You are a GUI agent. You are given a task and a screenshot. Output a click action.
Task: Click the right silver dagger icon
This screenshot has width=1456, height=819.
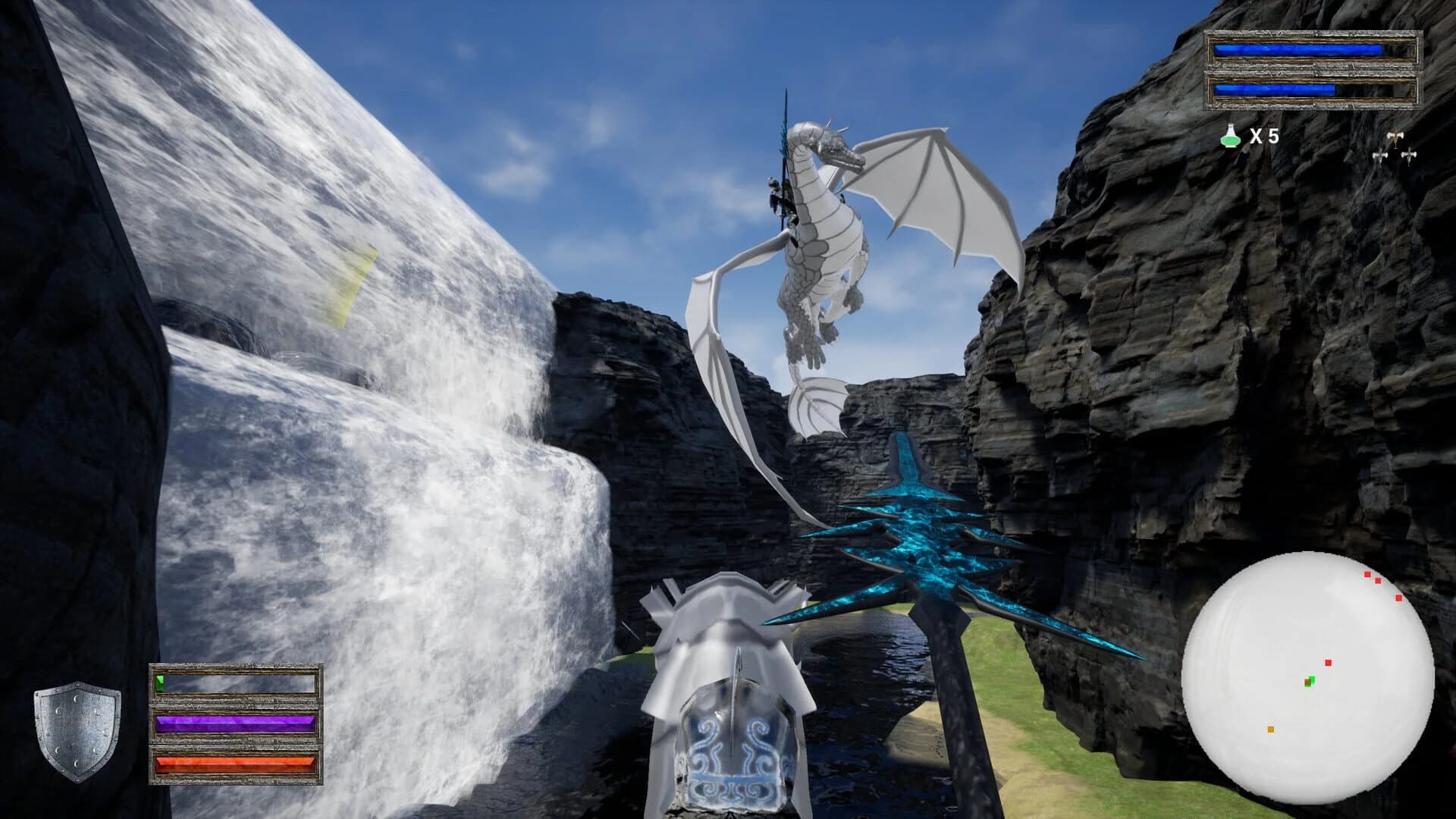point(1408,155)
